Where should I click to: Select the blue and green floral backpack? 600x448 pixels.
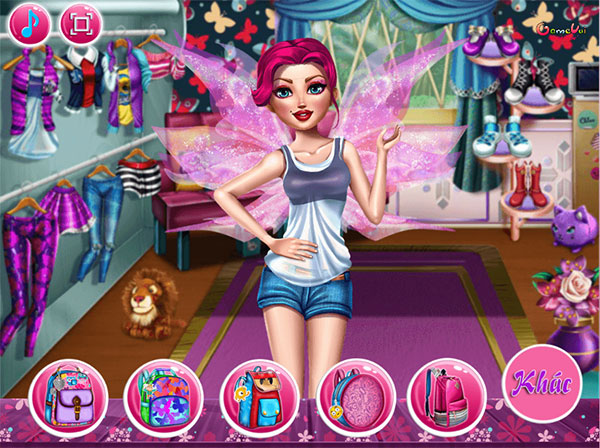[x=161, y=394]
